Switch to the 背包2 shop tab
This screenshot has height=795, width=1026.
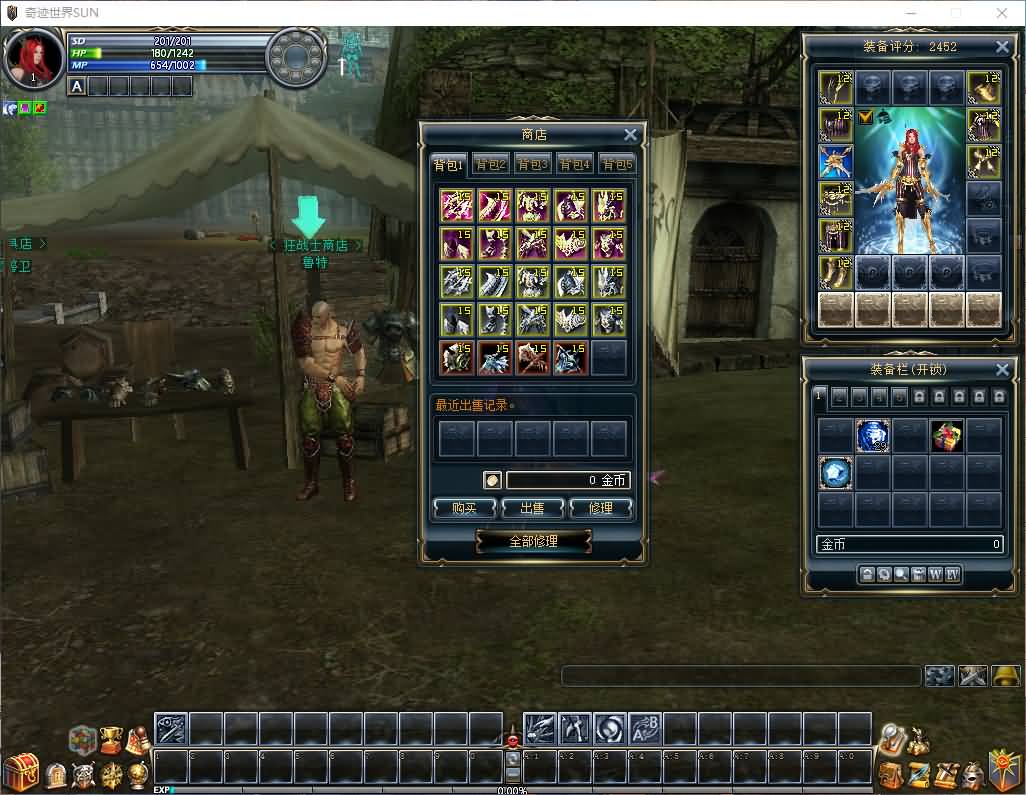pyautogui.click(x=490, y=165)
